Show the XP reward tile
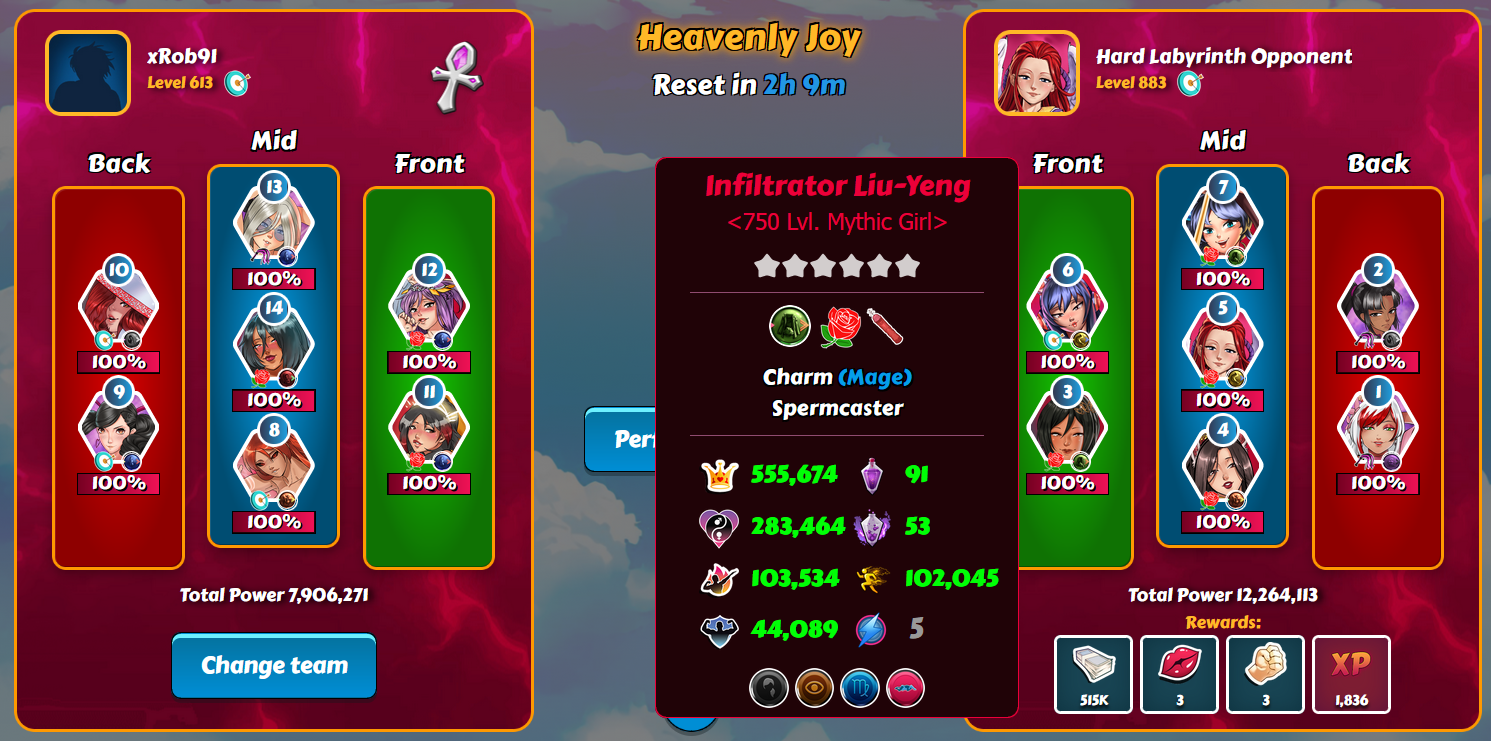The height and width of the screenshot is (741, 1491). coord(1351,674)
